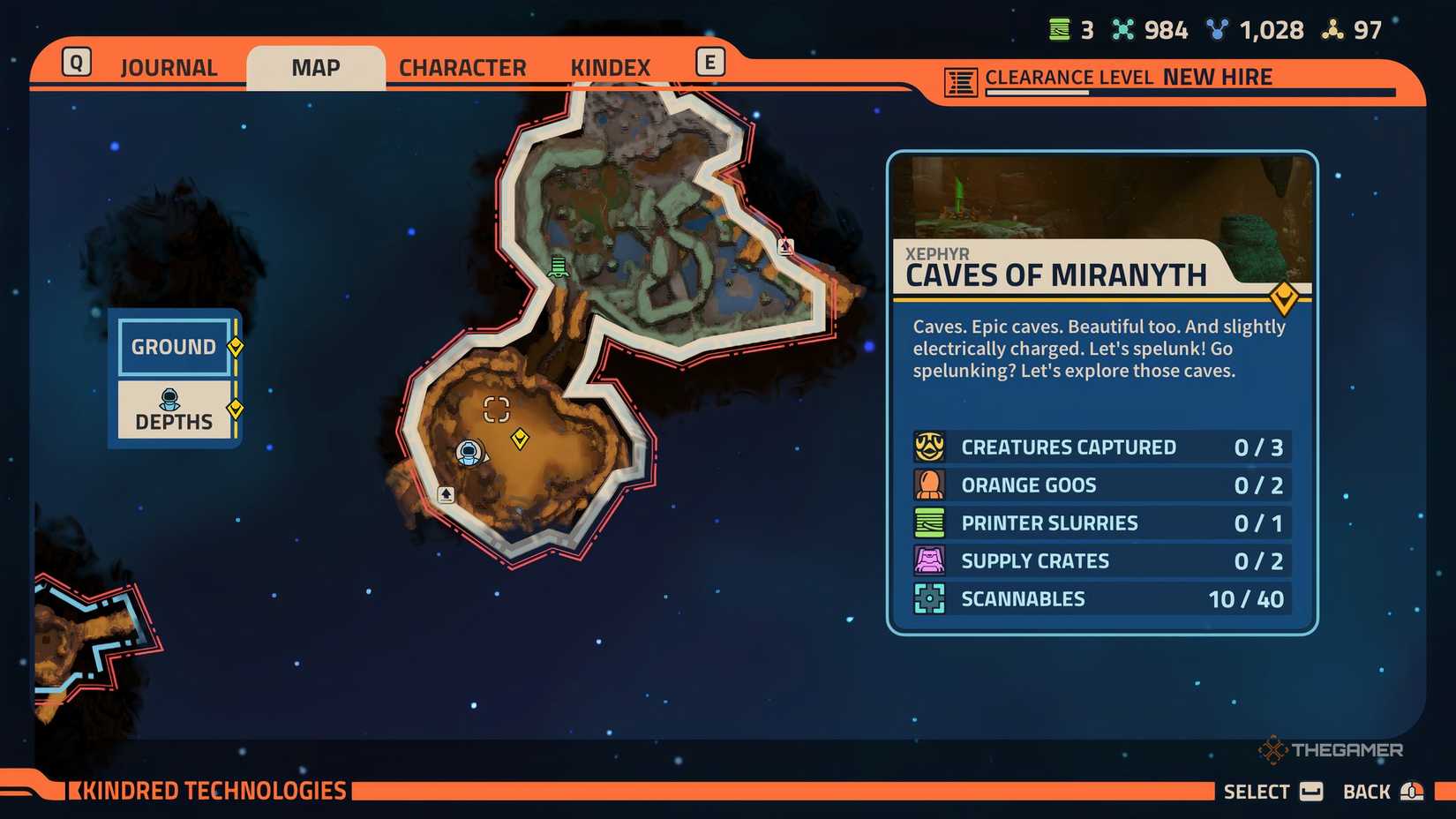The width and height of the screenshot is (1456, 819).
Task: Click the exit arrow icon on the lower cave area
Action: pos(445,495)
